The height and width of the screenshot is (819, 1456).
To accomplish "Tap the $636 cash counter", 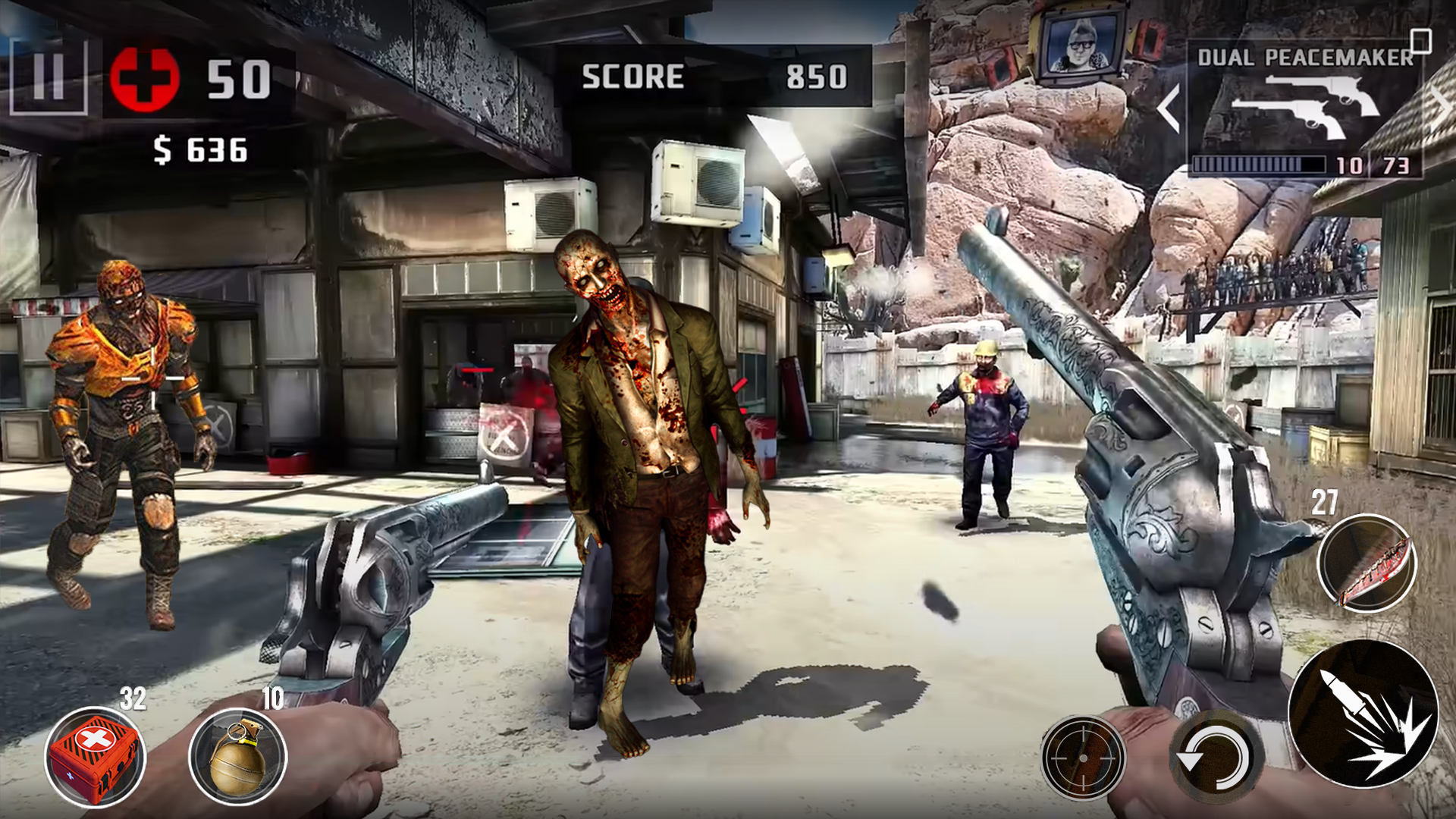I will click(199, 148).
